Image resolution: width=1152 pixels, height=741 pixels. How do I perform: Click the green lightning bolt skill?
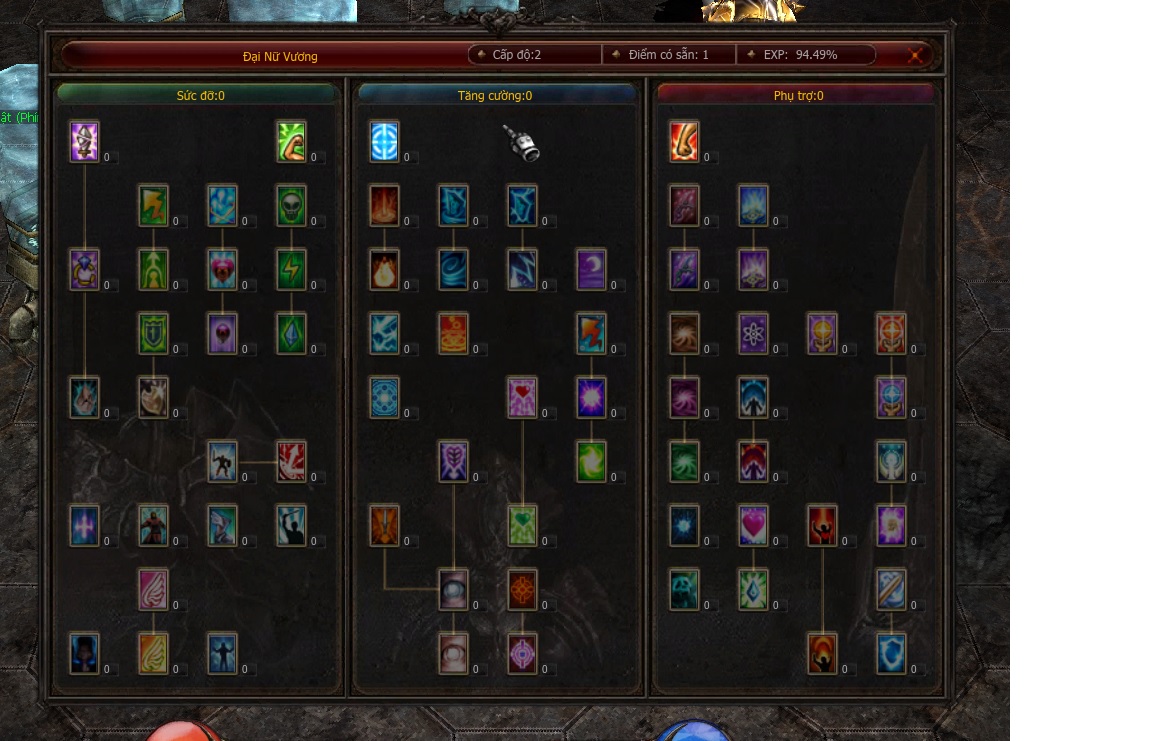coord(291,270)
